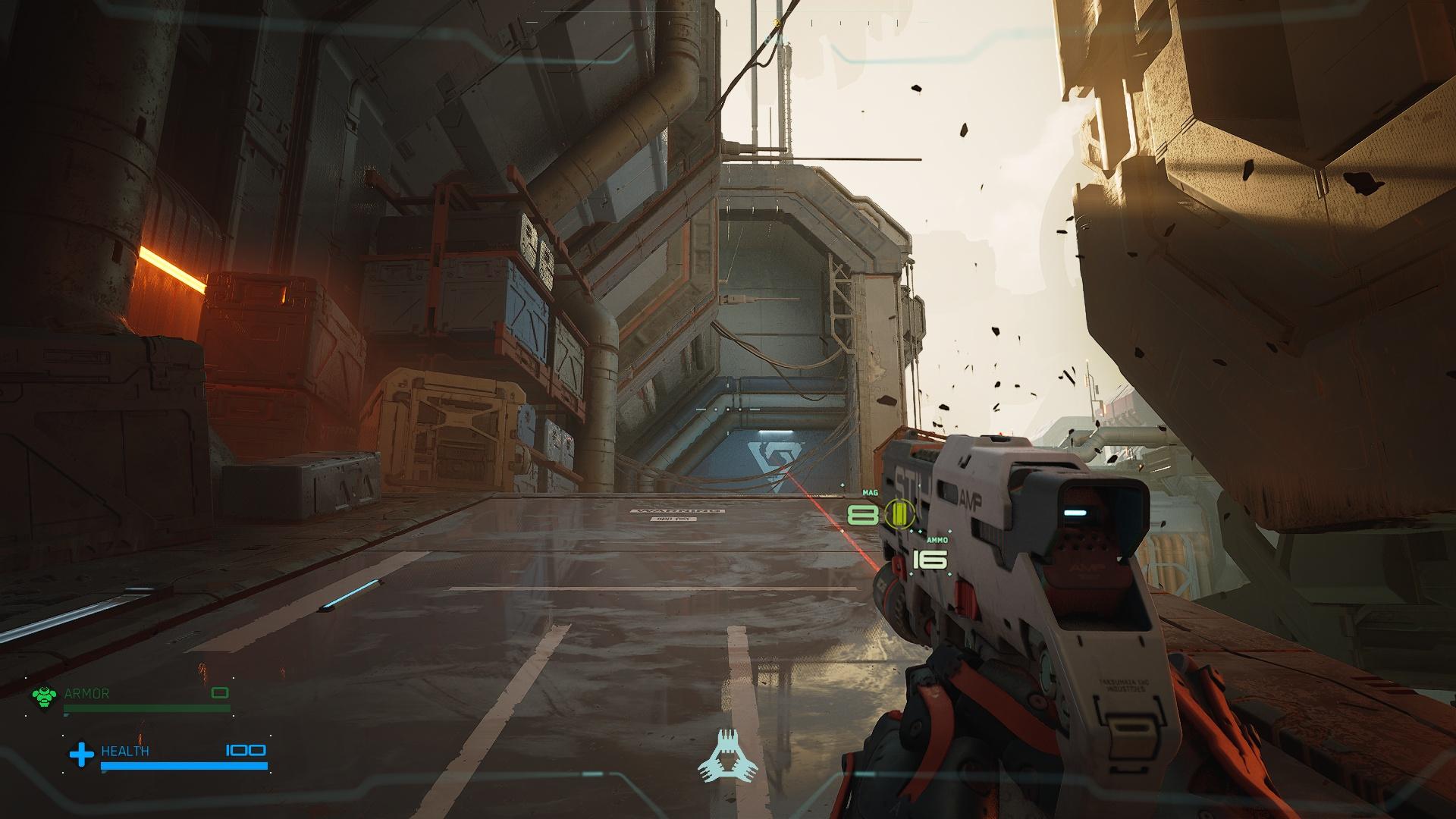Click the compass strip's yellow marker

tap(777, 23)
